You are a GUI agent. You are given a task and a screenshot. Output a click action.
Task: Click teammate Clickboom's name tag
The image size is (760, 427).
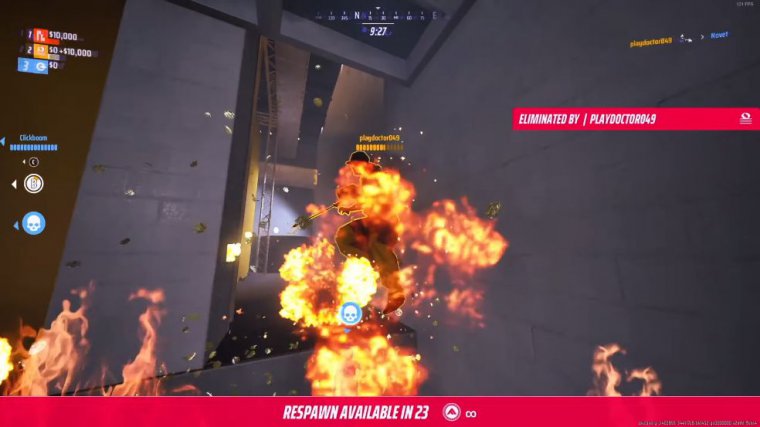pyautogui.click(x=35, y=138)
